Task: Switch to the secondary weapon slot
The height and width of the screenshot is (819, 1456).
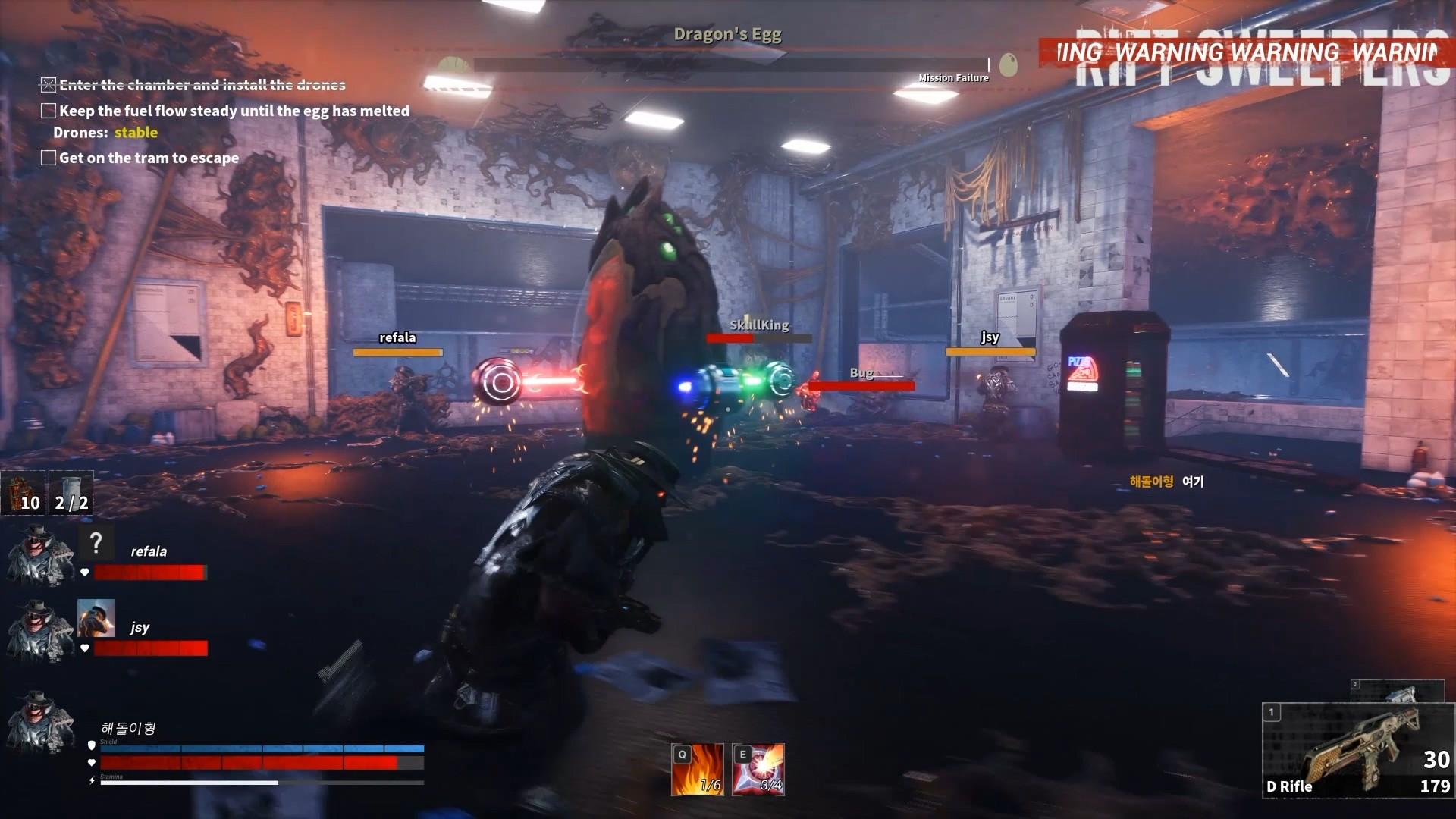Action: pos(1397,692)
